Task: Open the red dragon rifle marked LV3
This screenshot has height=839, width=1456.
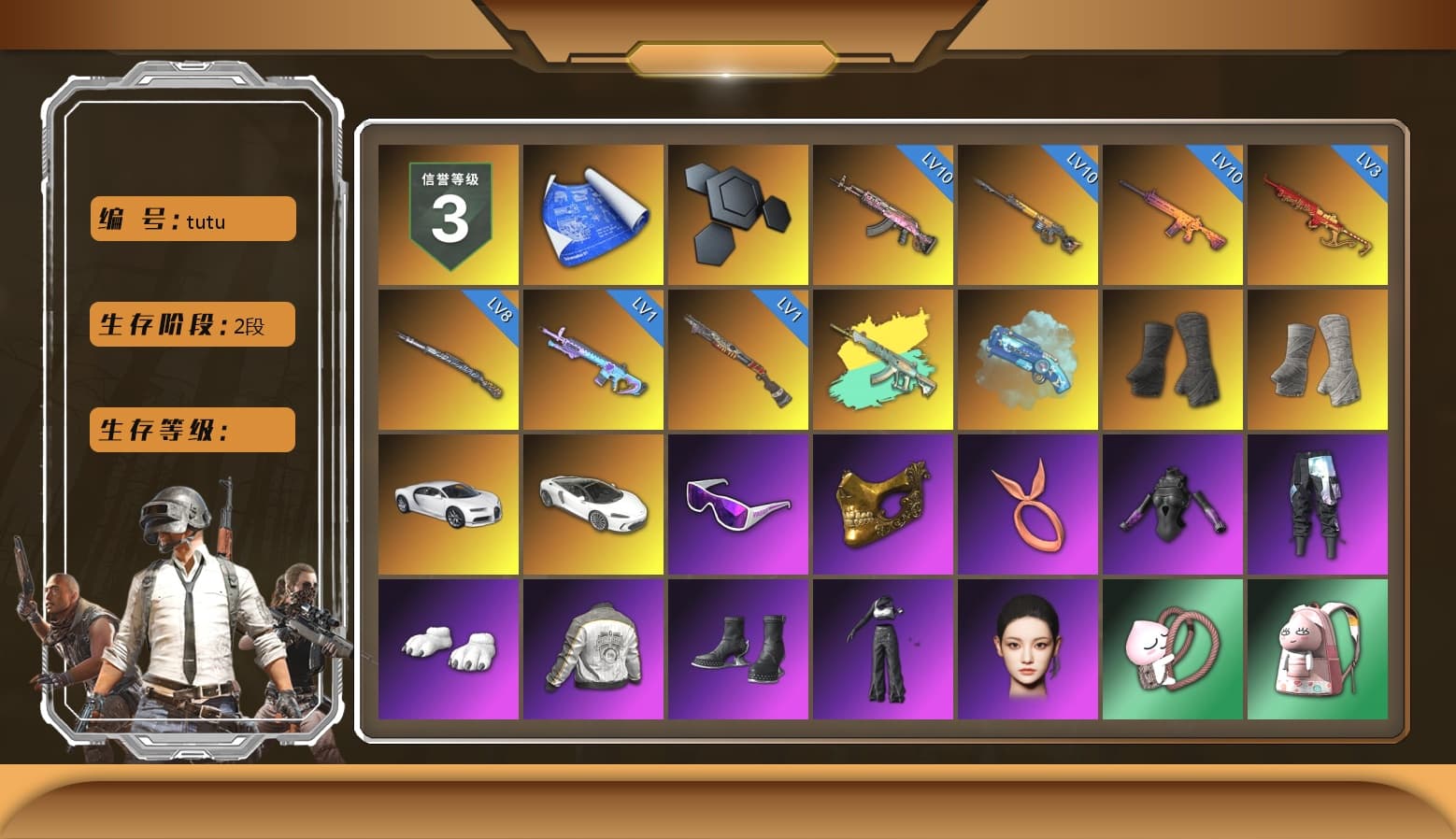Action: (1318, 213)
